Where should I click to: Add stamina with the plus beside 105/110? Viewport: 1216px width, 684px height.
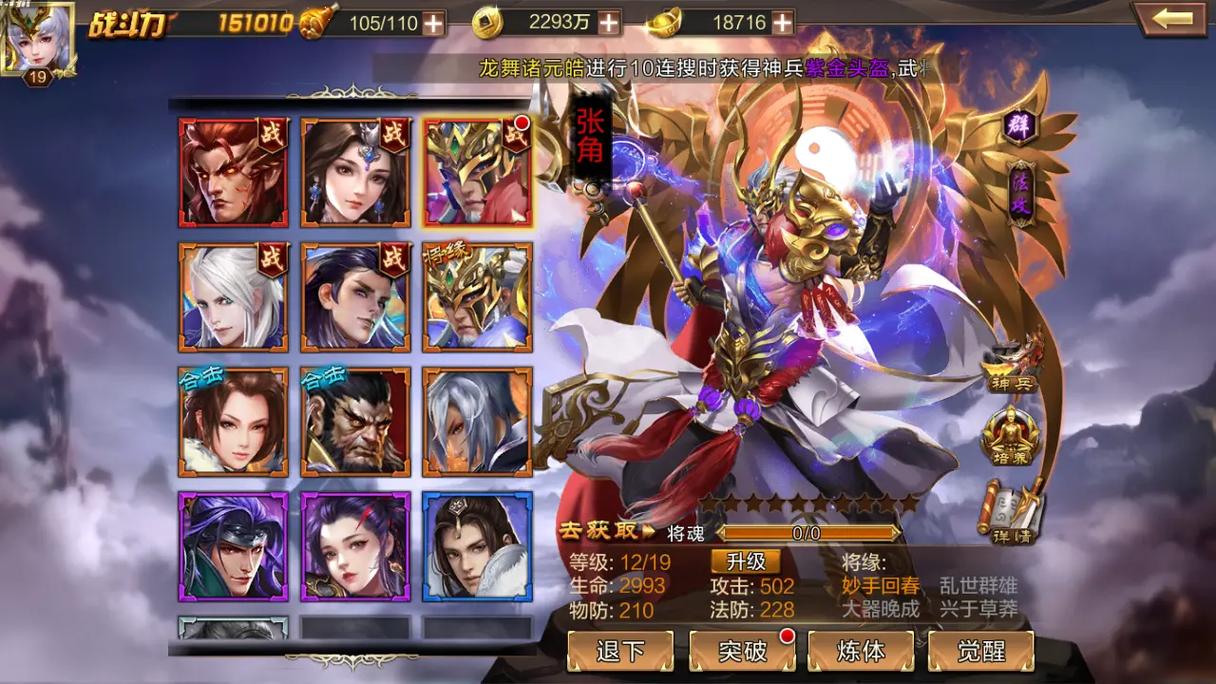433,23
